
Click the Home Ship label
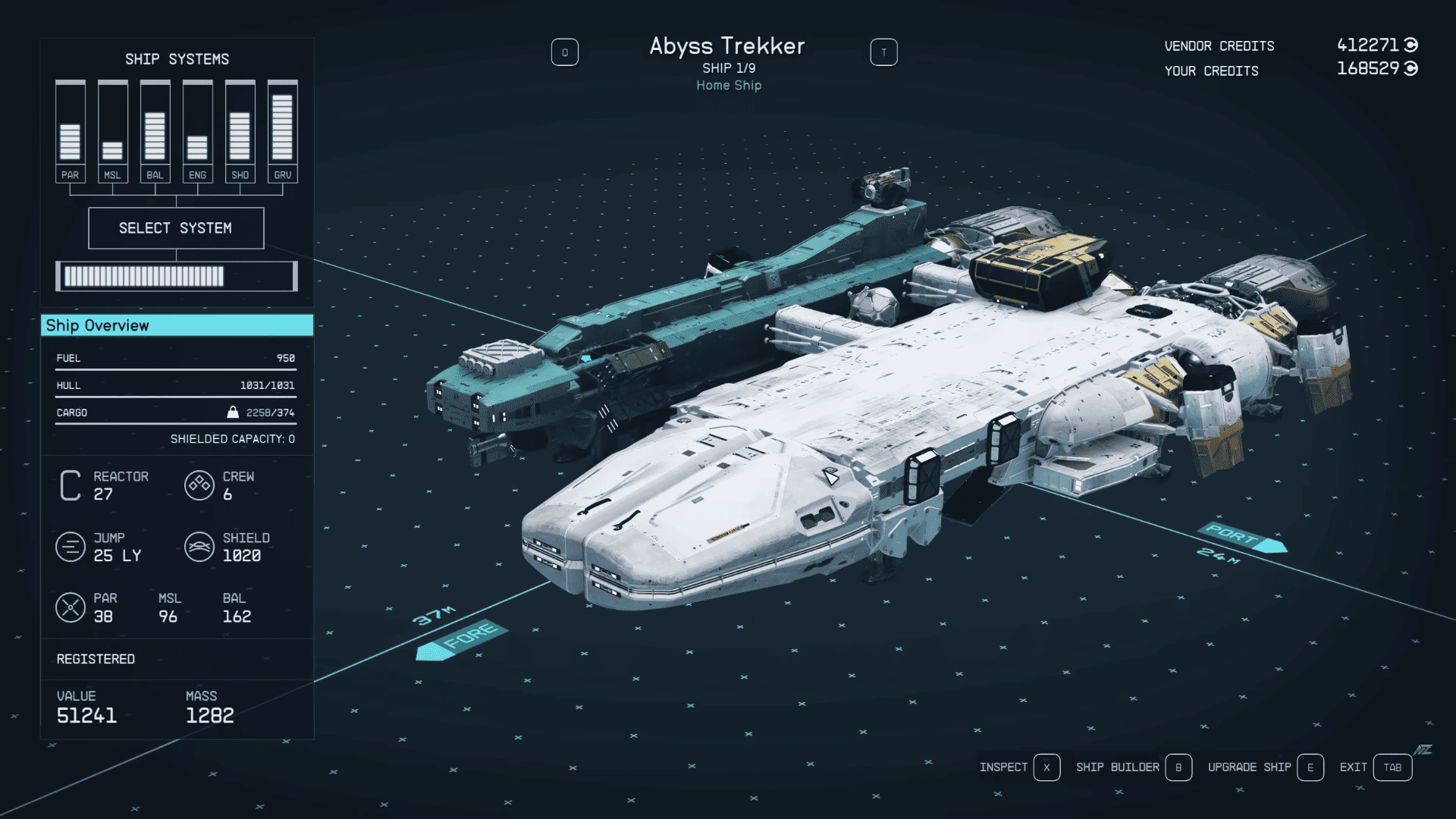click(x=727, y=85)
